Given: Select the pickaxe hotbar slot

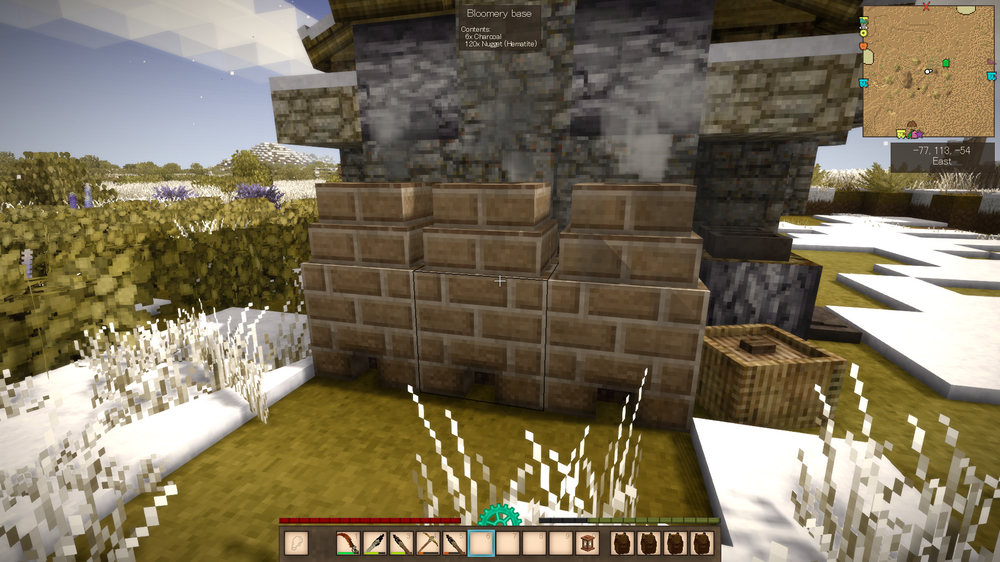Looking at the screenshot, I should (x=427, y=543).
